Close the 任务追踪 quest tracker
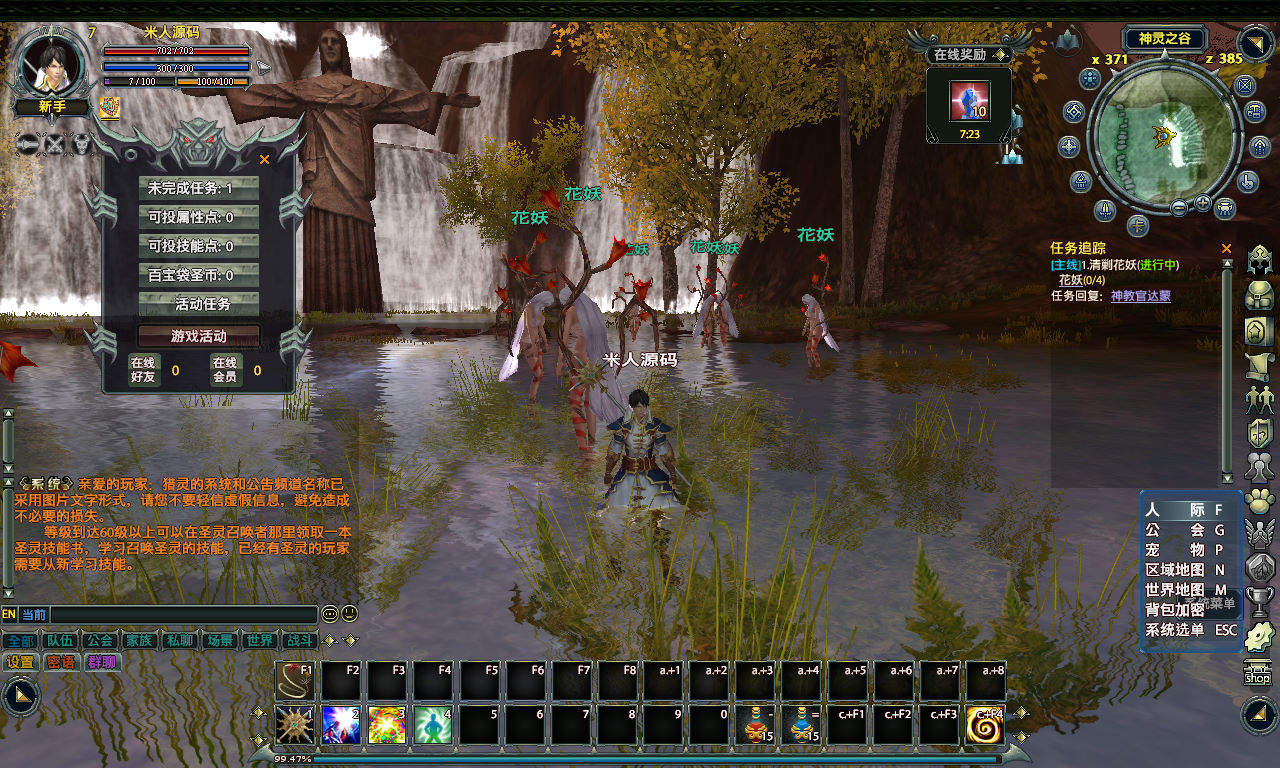Image resolution: width=1280 pixels, height=768 pixels. pyautogui.click(x=1227, y=248)
